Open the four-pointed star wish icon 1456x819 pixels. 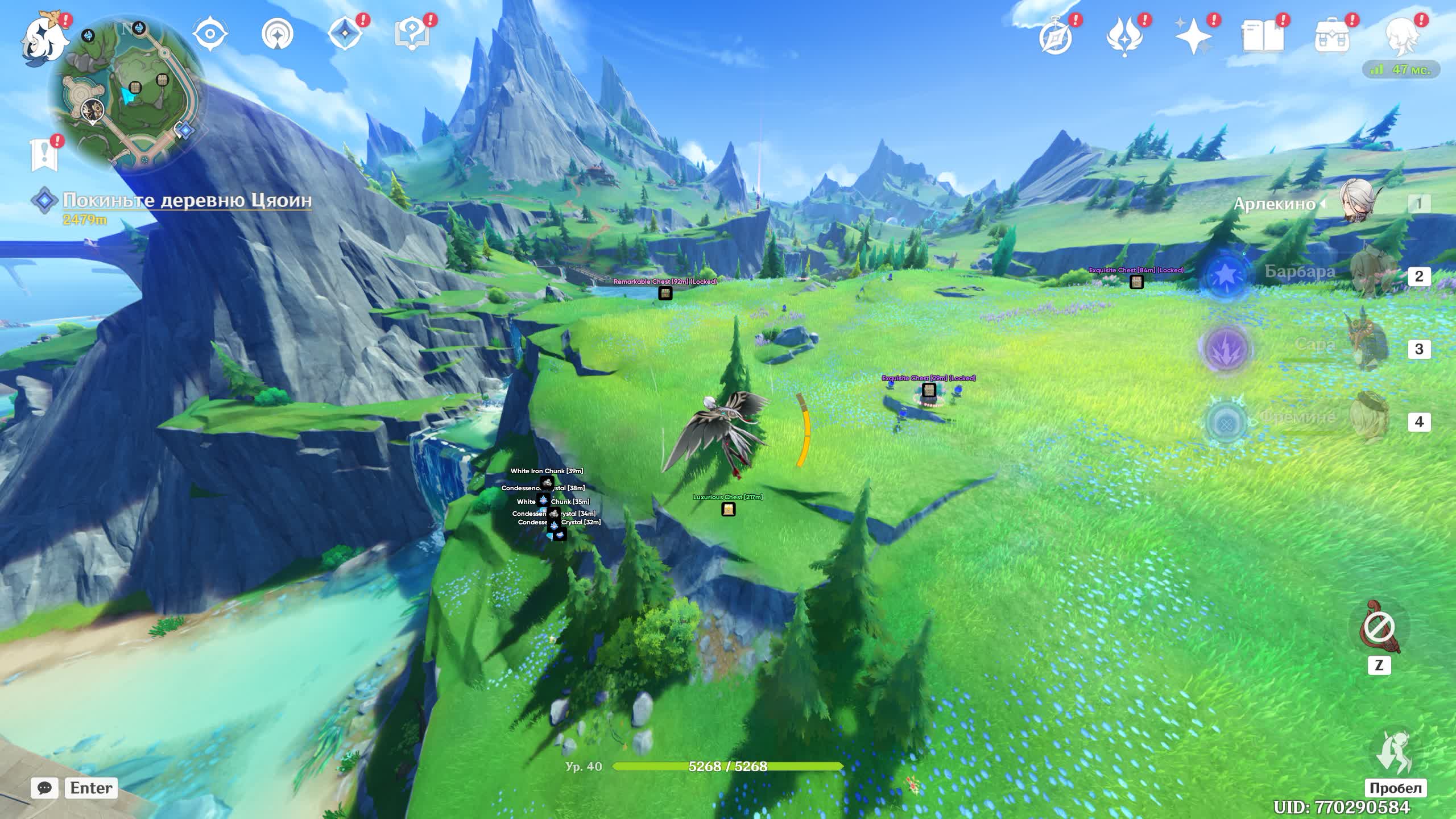[x=1193, y=36]
